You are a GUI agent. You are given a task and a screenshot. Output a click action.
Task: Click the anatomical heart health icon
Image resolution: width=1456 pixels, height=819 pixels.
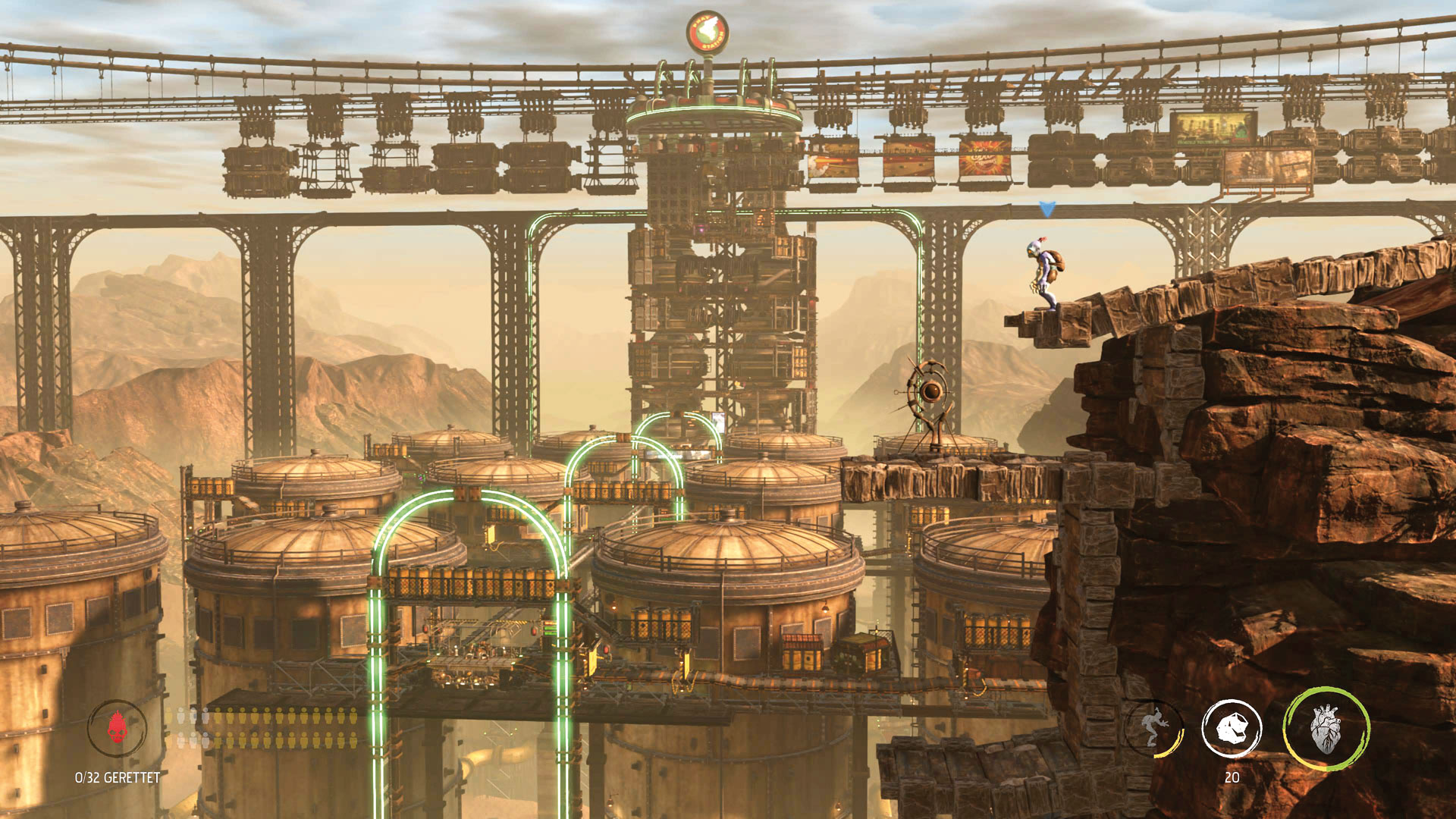click(x=1326, y=729)
